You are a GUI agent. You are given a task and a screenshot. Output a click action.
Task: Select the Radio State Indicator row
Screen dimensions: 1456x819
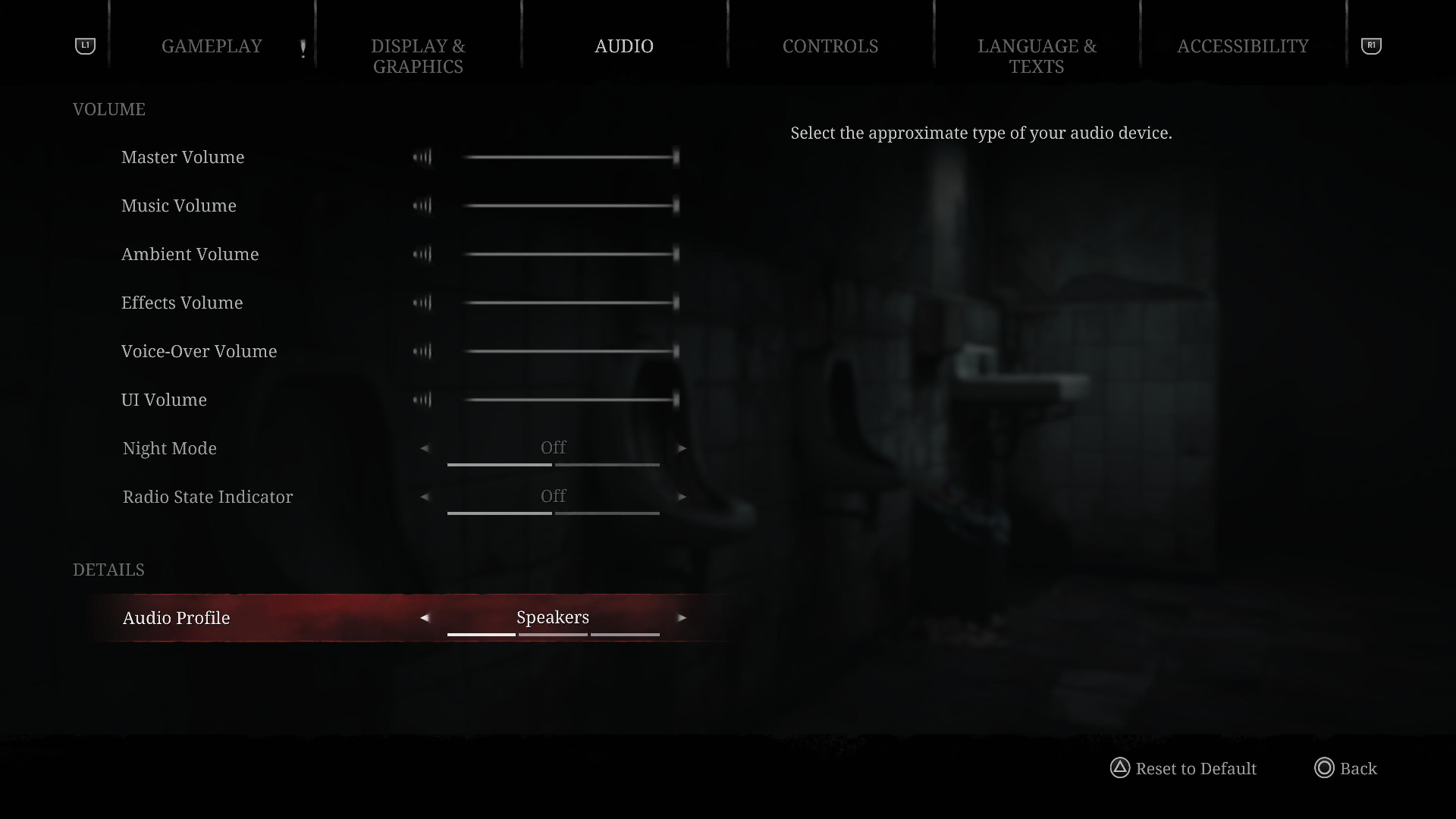pyautogui.click(x=208, y=497)
